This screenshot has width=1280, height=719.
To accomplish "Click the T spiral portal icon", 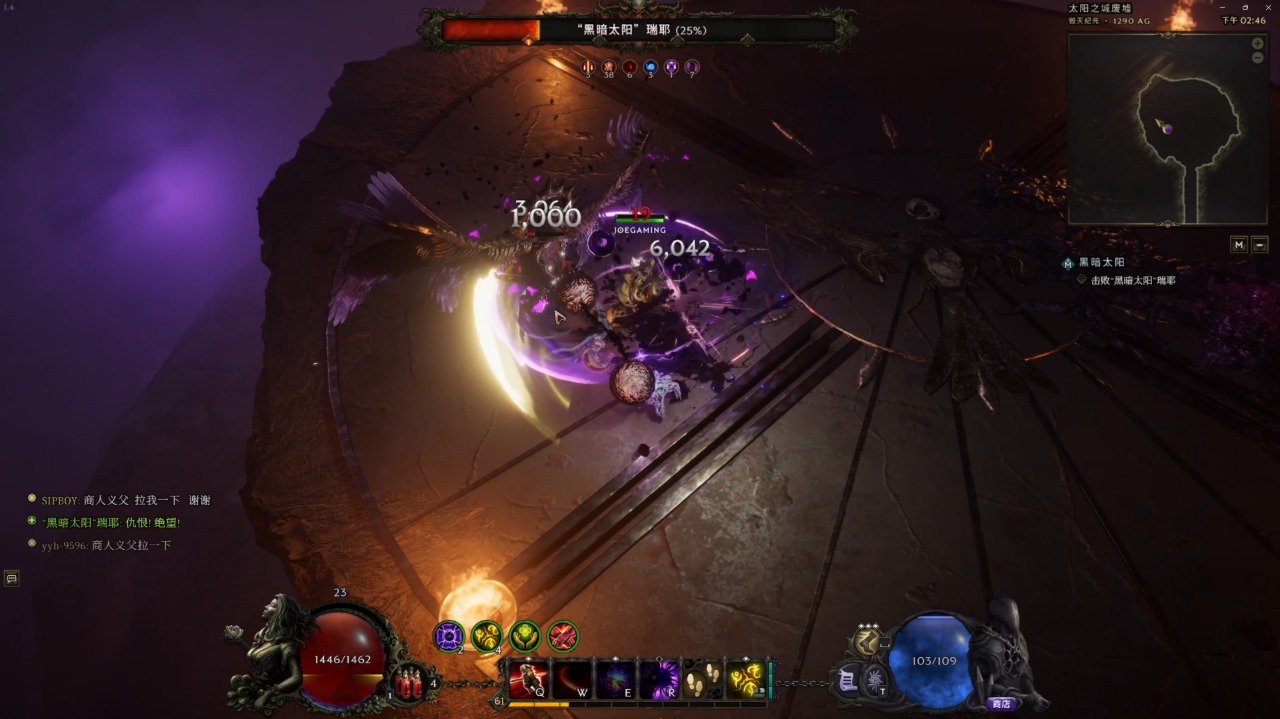I will [875, 680].
